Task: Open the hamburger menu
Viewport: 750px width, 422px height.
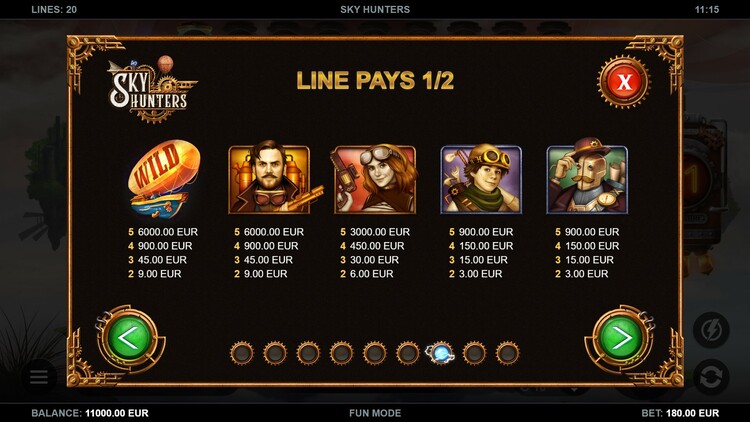Action: pos(38,377)
